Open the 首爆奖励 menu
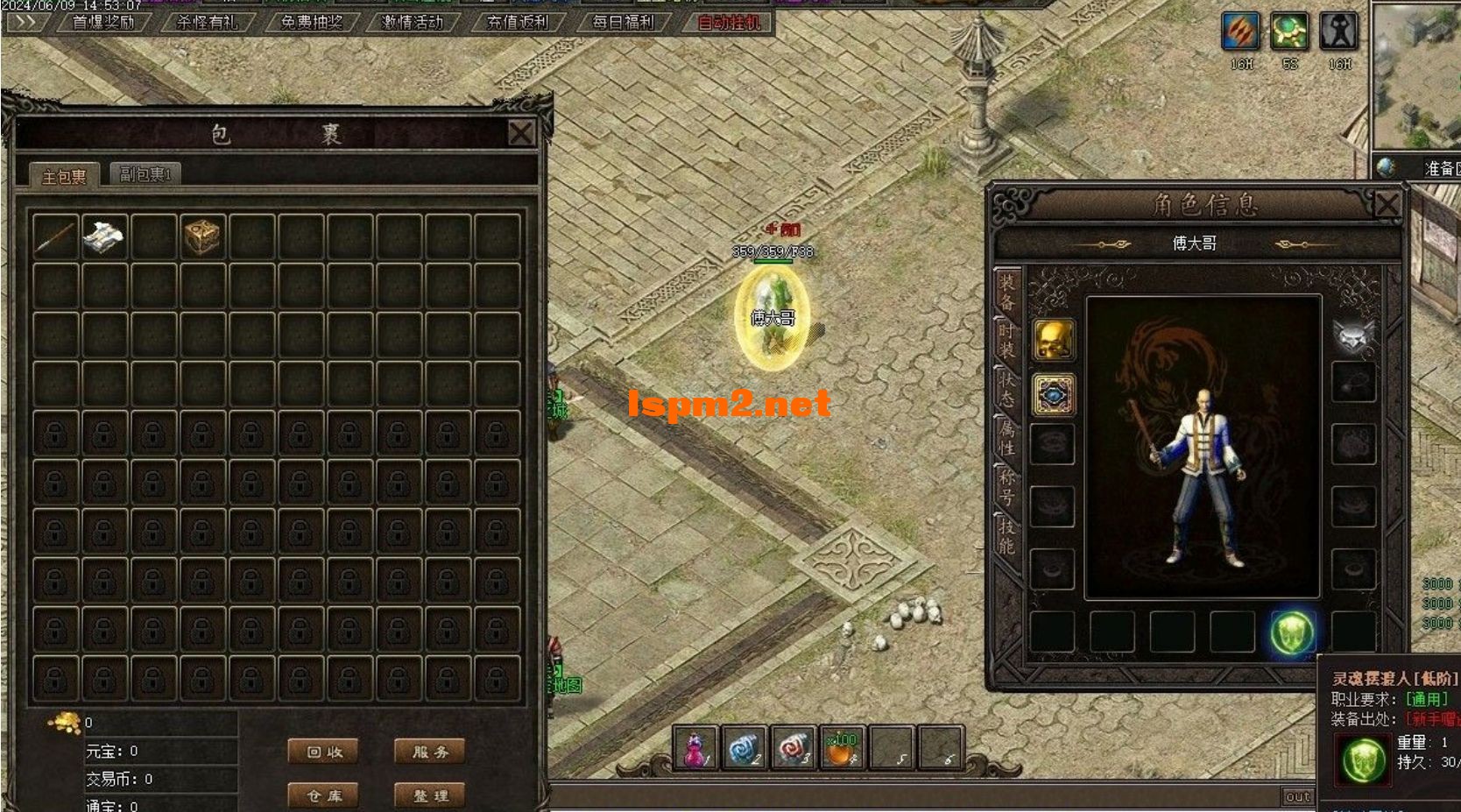This screenshot has width=1461, height=812. [103, 22]
